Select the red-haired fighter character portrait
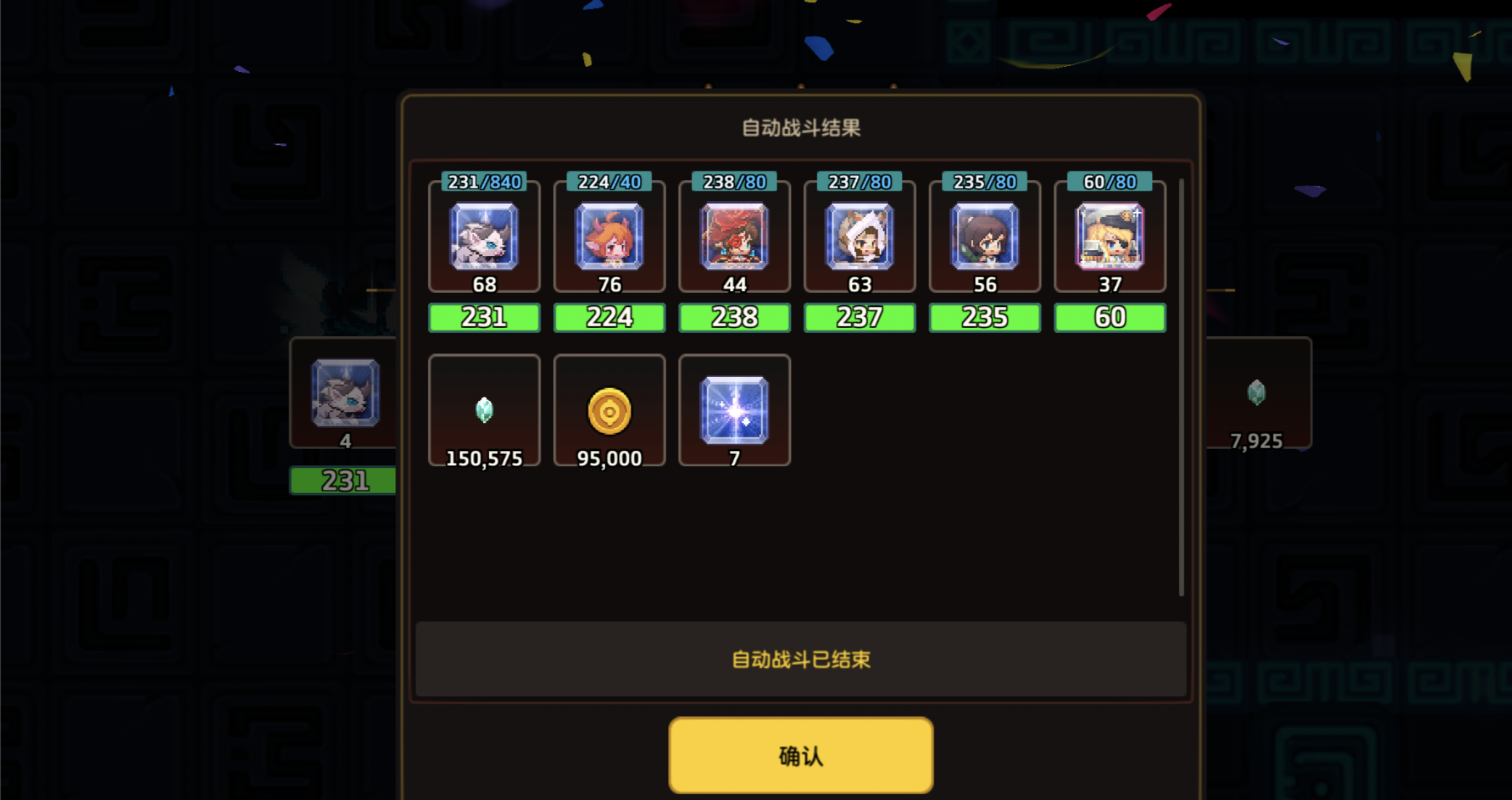 pyautogui.click(x=734, y=239)
